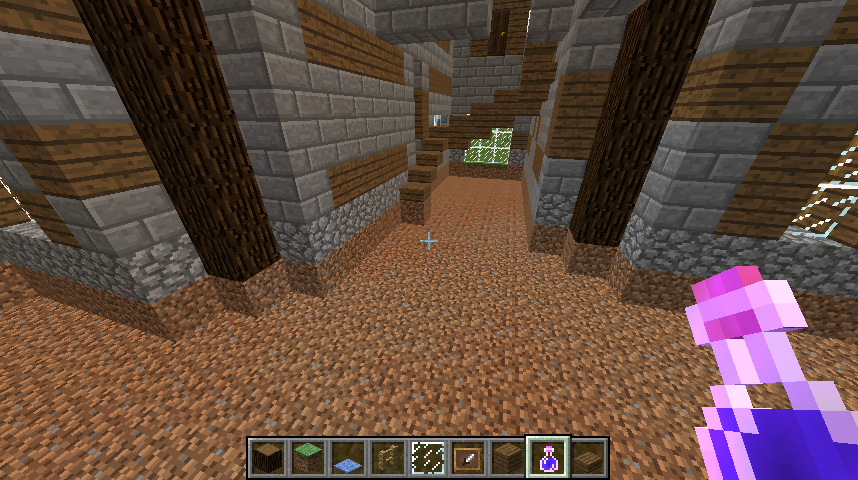The width and height of the screenshot is (858, 480).
Task: Choose the item frame hotbar slot
Action: click(468, 457)
